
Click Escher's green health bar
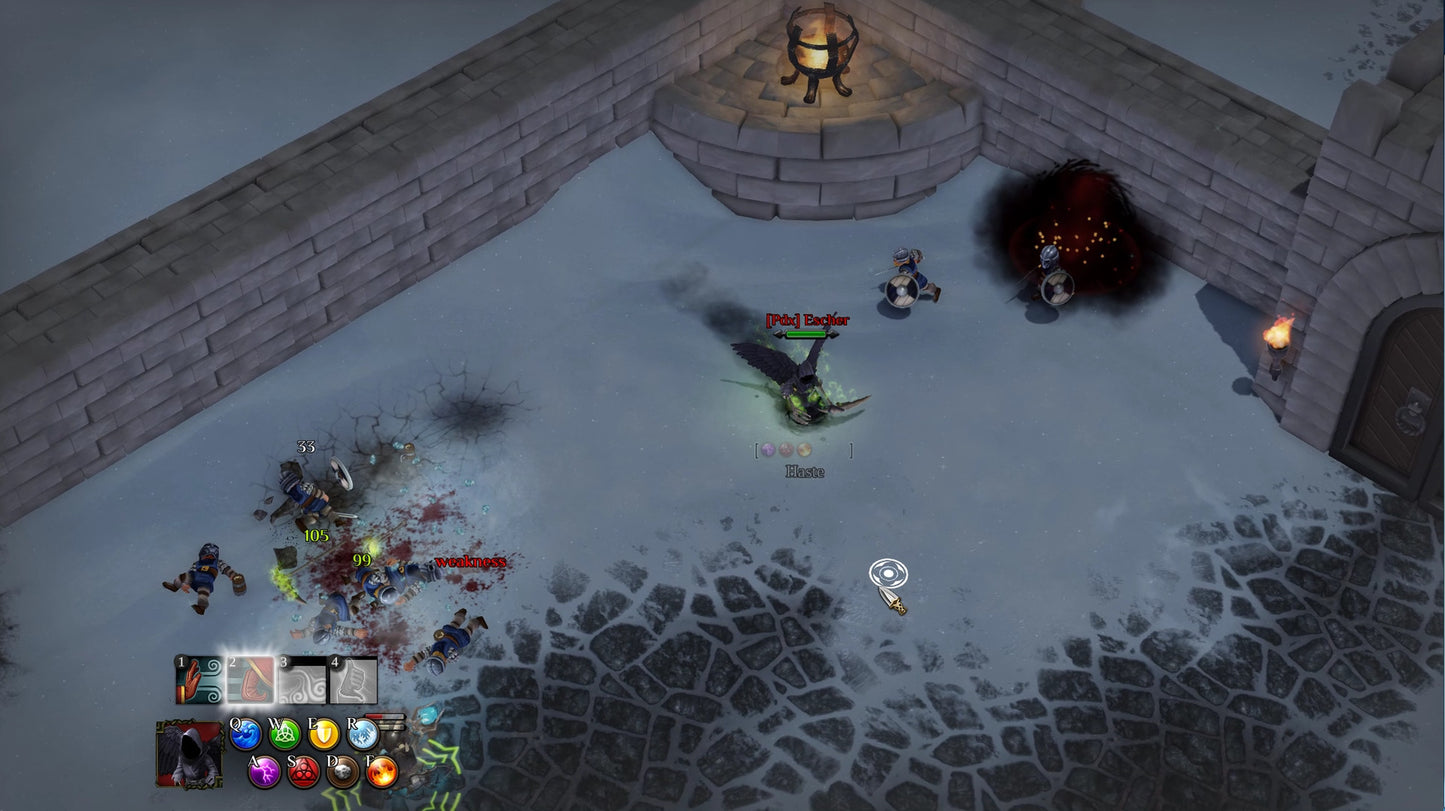click(x=806, y=336)
